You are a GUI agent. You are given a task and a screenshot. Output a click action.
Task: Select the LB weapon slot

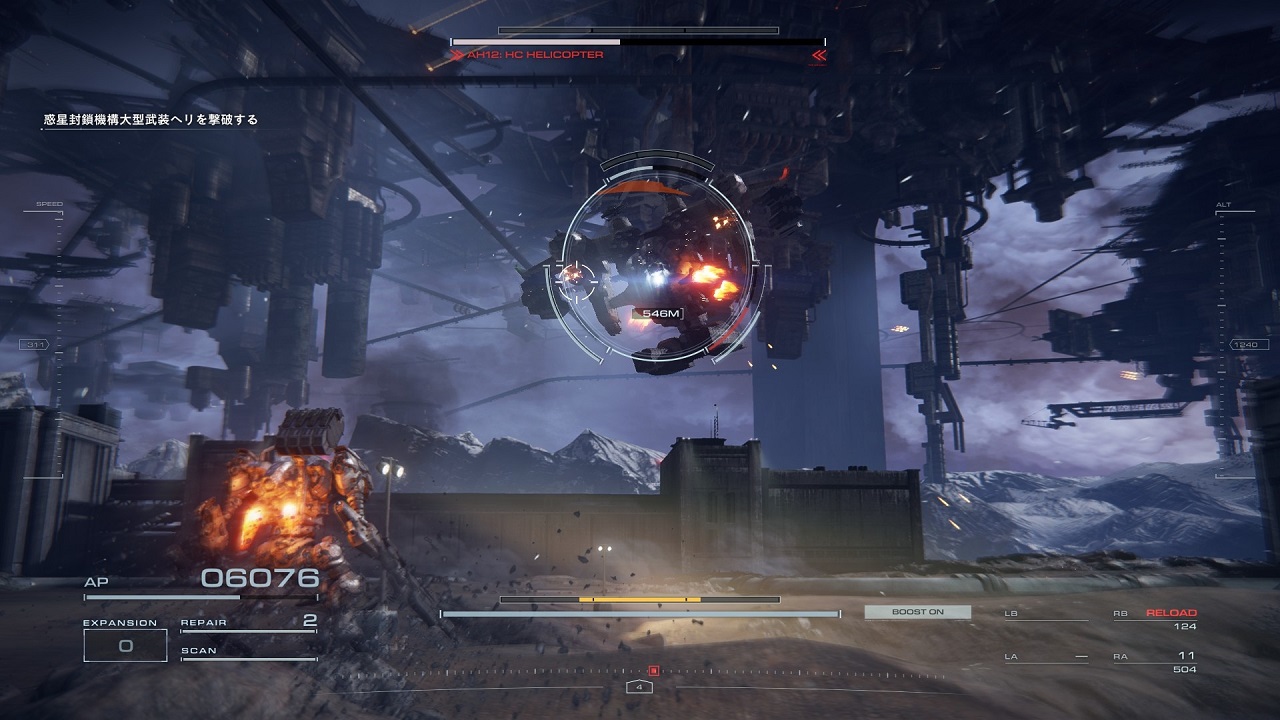click(x=1046, y=614)
